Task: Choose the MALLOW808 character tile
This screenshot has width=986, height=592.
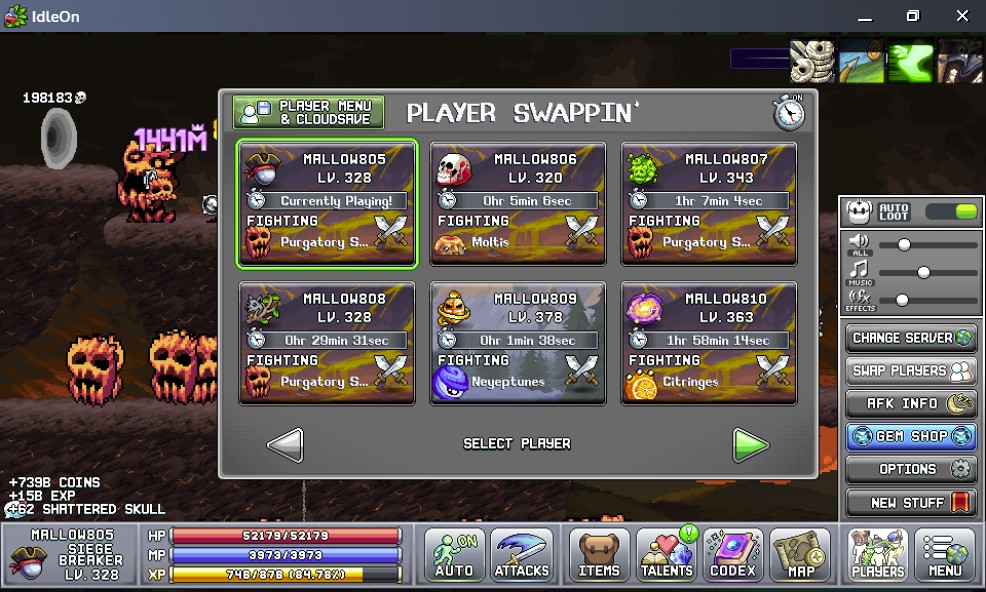Action: 327,343
